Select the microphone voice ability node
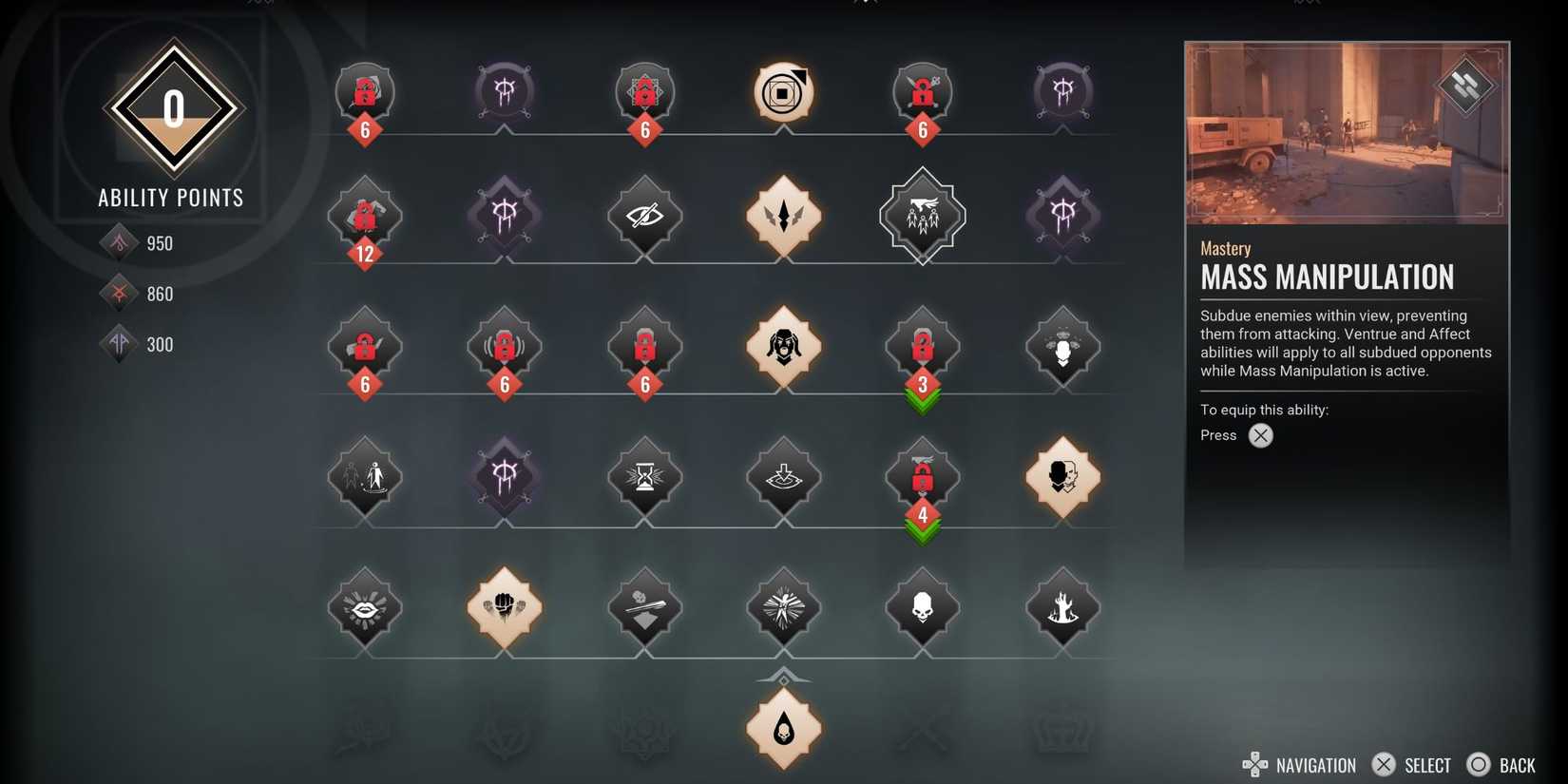The image size is (1568, 784). [1062, 349]
